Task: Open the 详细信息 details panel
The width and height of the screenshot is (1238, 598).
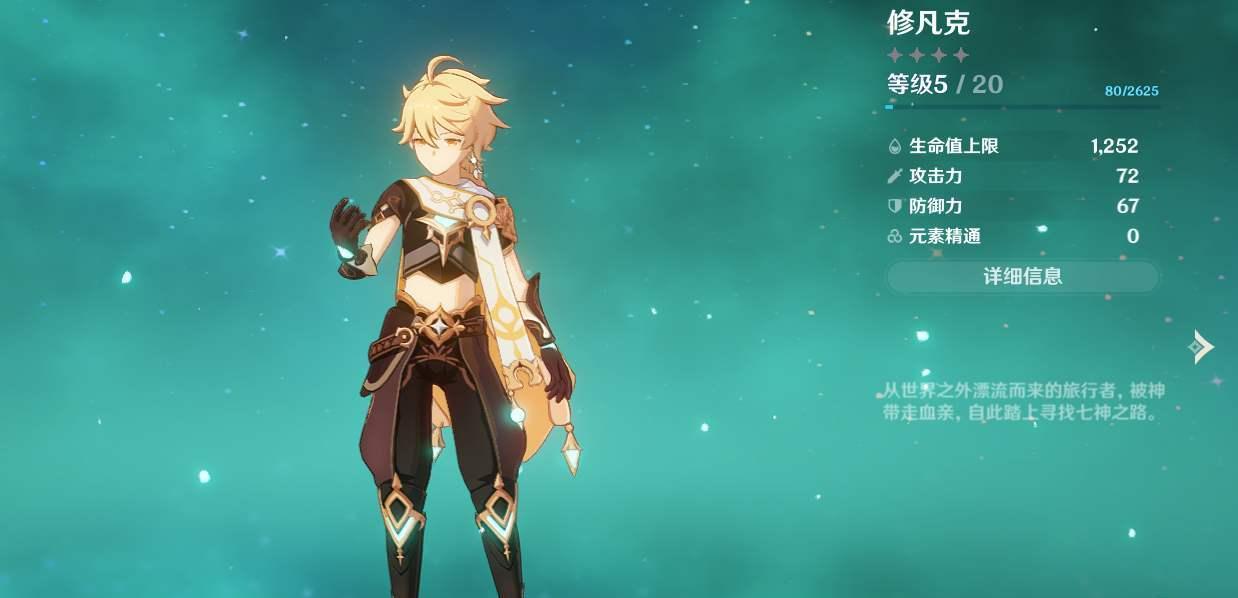Action: (x=1022, y=277)
